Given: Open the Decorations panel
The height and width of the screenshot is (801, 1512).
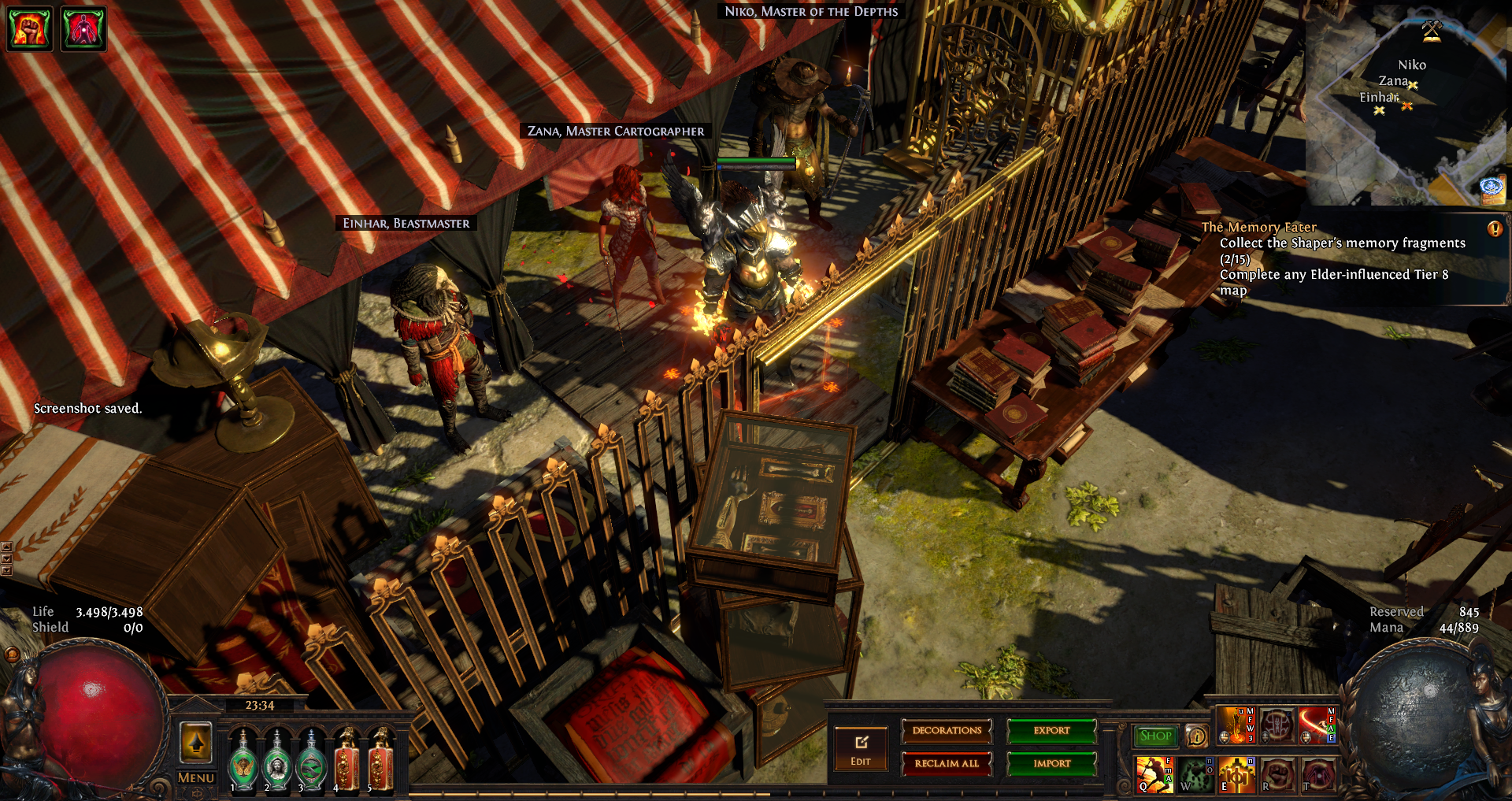Looking at the screenshot, I should click(947, 731).
